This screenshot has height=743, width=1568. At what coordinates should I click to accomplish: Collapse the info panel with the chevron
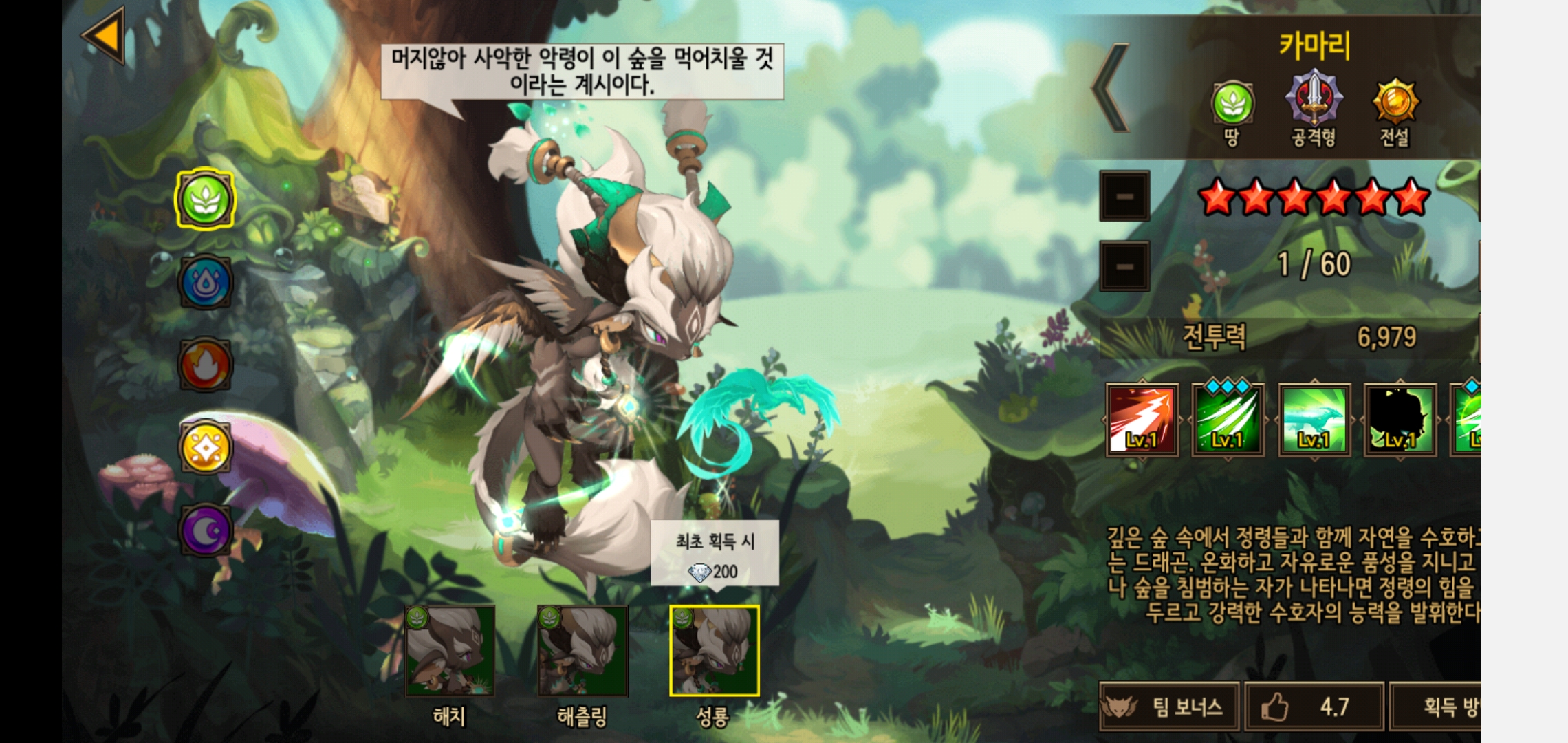click(1111, 88)
